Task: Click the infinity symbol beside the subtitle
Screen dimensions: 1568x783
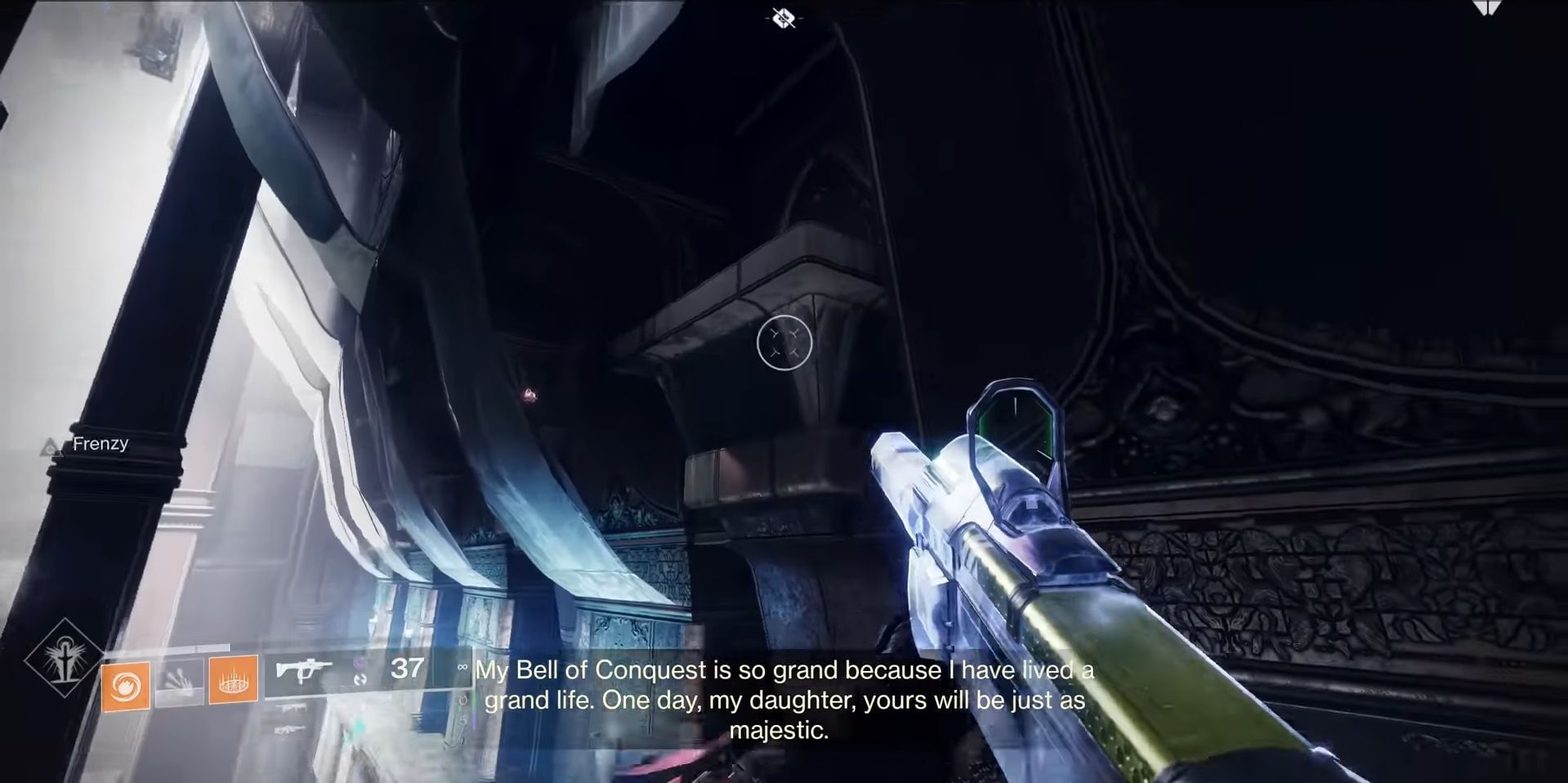Action: (462, 669)
